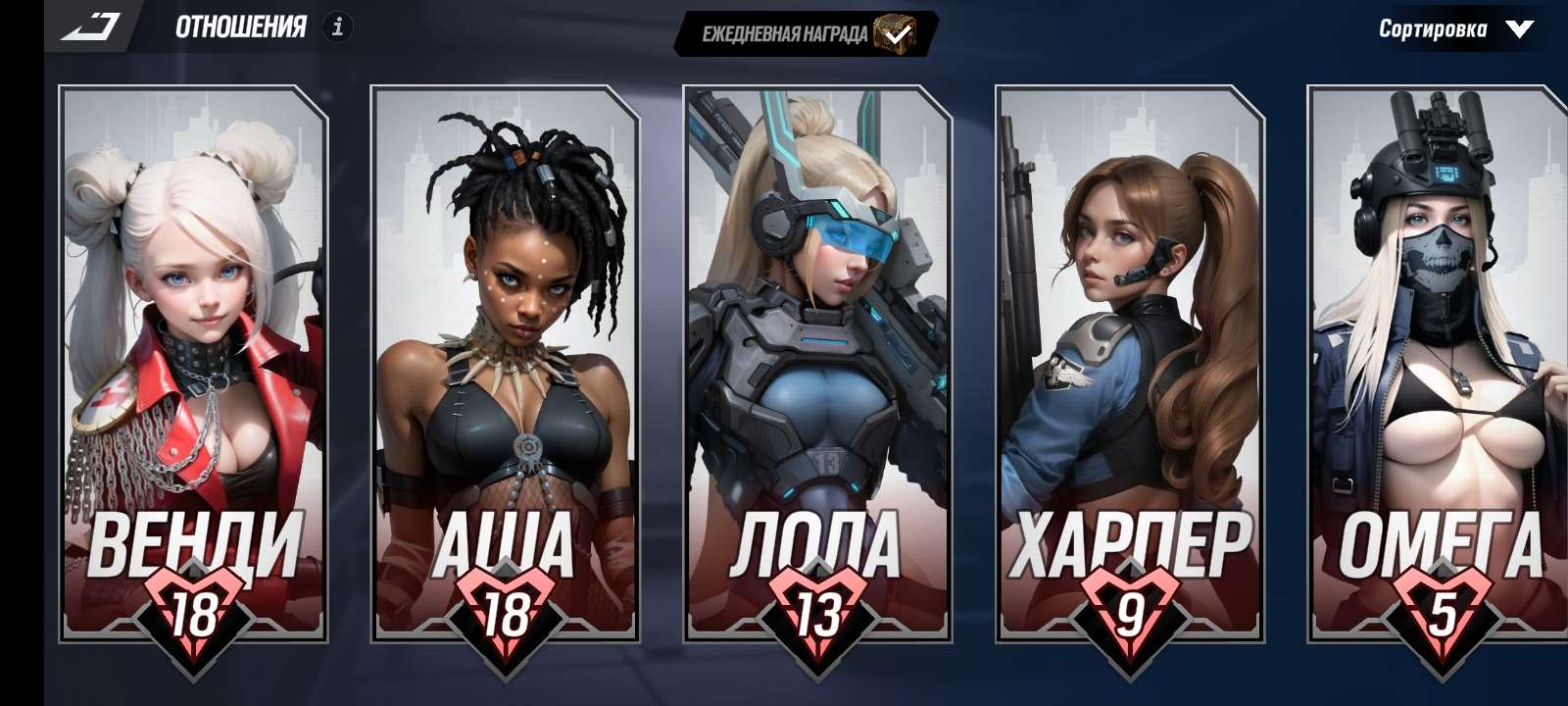
Task: Open the Отношения menu header
Action: 240,26
